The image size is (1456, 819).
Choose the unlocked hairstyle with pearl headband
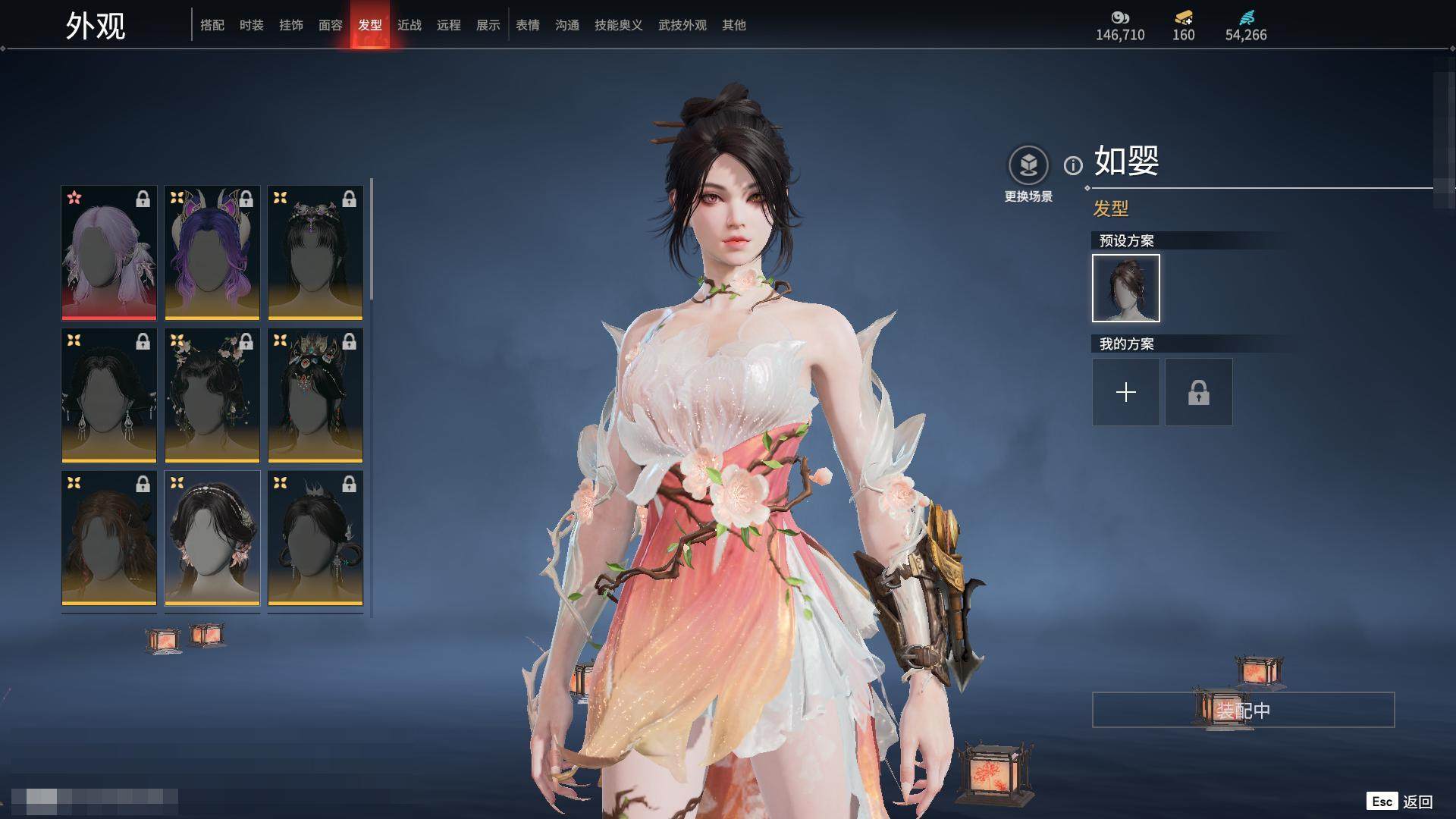[212, 538]
